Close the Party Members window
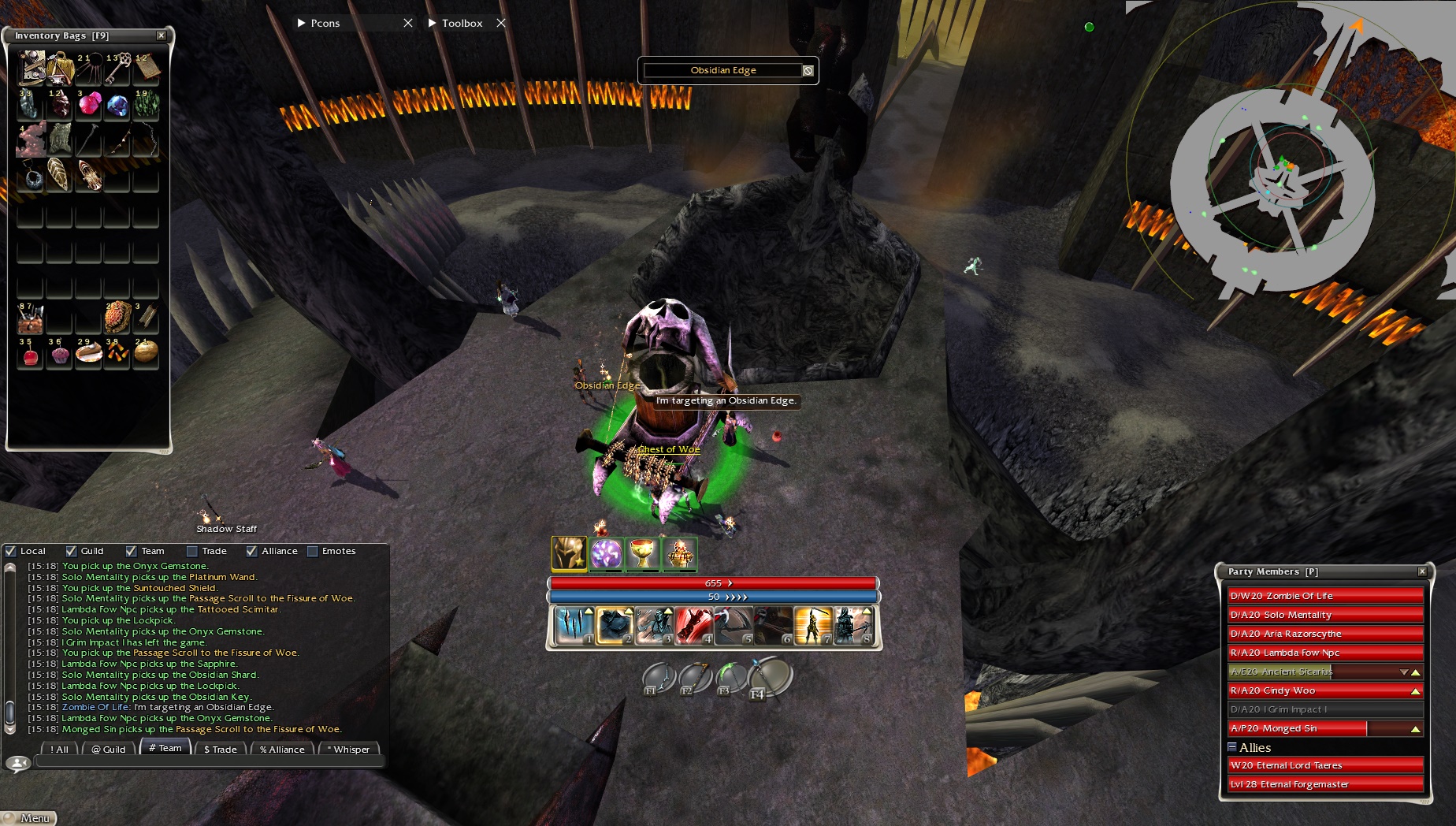The image size is (1456, 826). click(x=1422, y=571)
